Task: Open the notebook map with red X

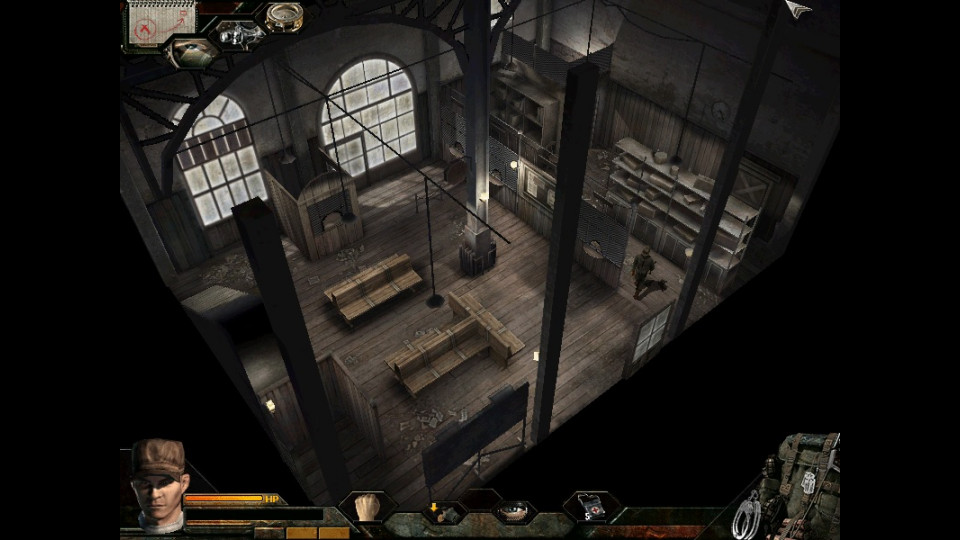Action: [148, 24]
